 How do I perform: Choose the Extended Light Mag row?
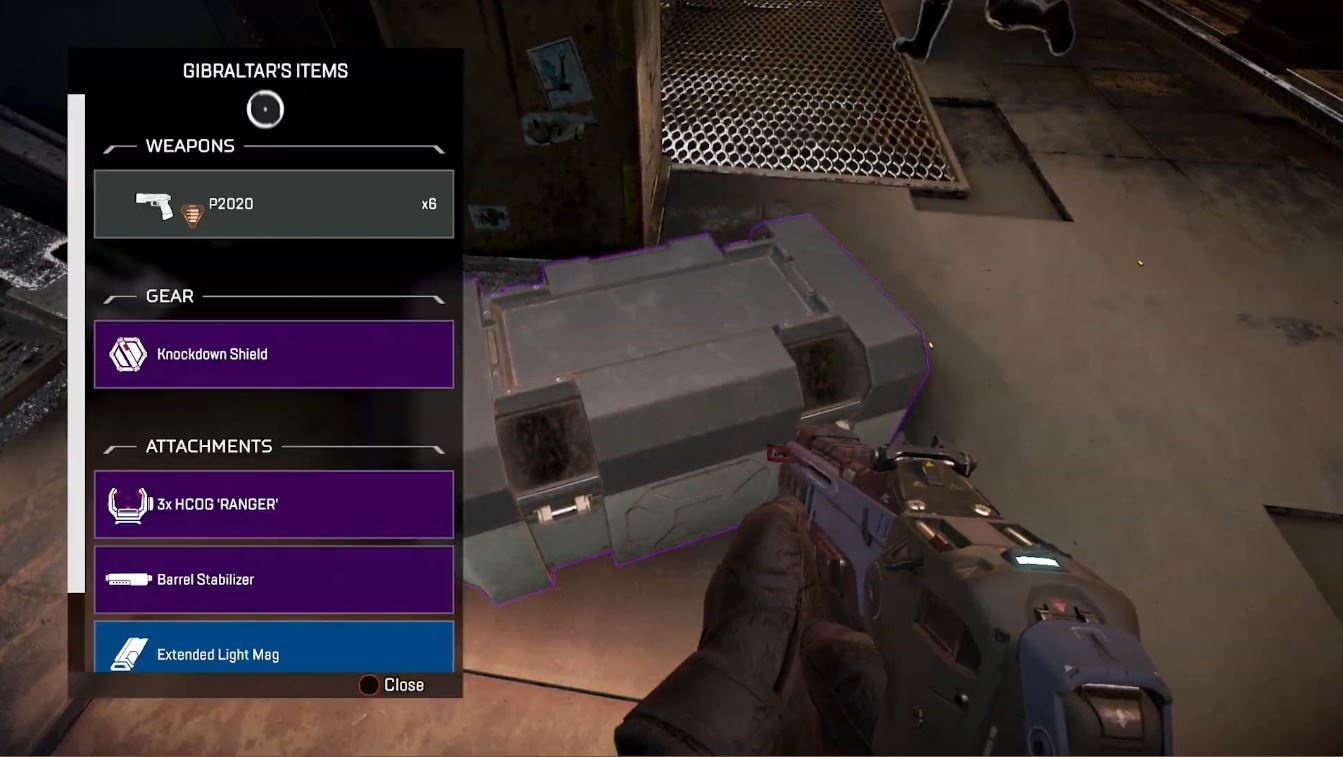(x=273, y=648)
